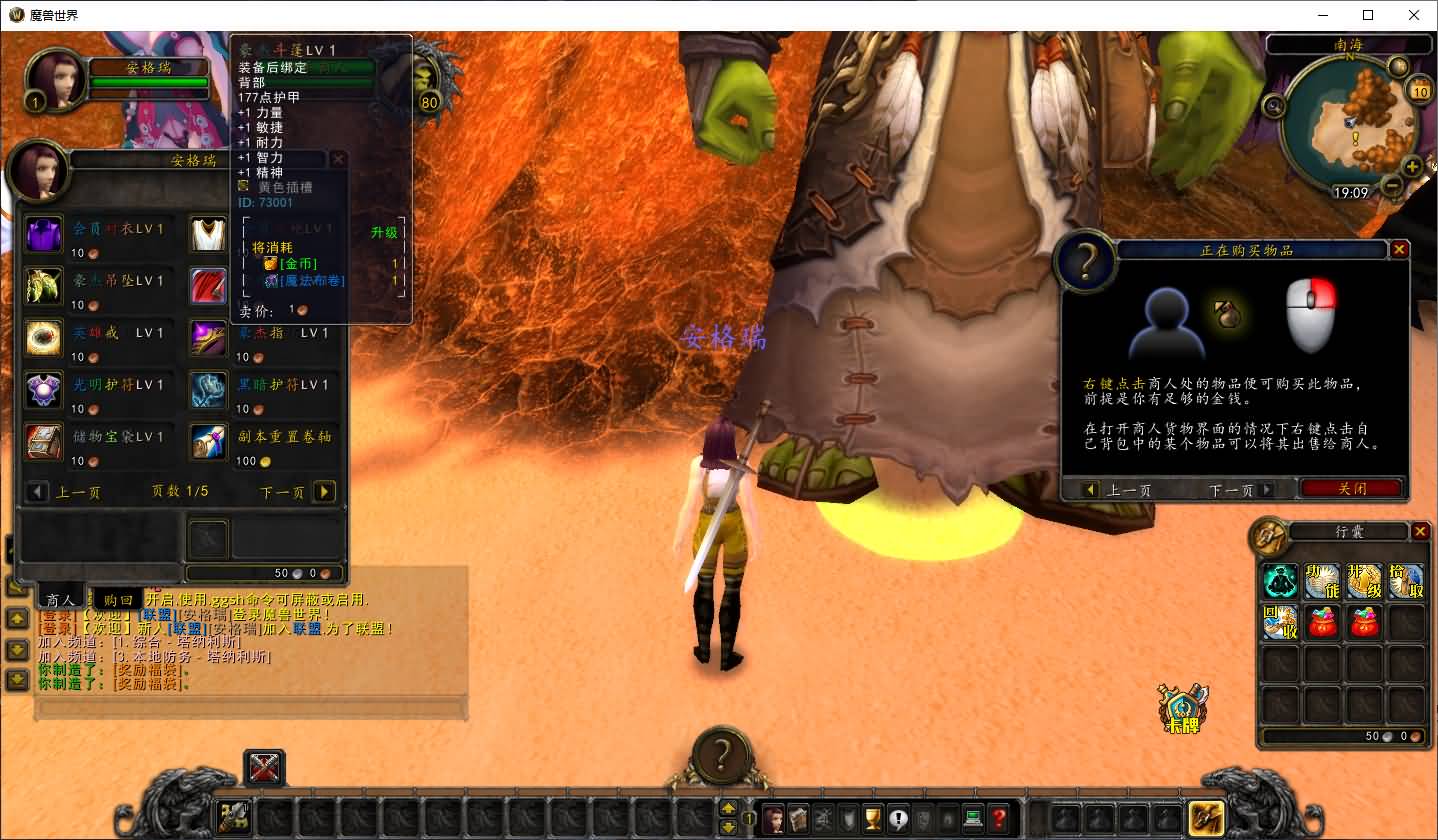Switch to the 购回 buyback tab
1438x840 pixels.
coord(118,599)
